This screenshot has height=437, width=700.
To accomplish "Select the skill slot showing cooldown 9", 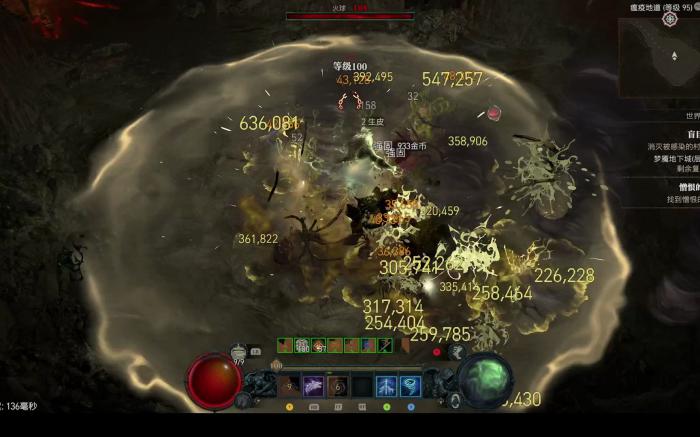I will coord(289,385).
